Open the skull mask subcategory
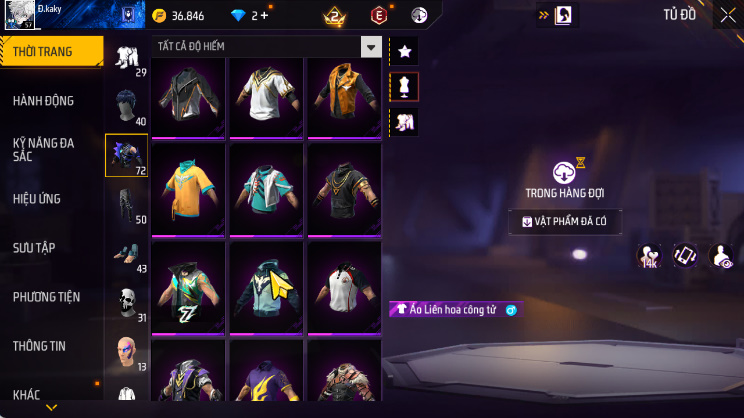Viewport: 744px width, 418px height. 126,301
